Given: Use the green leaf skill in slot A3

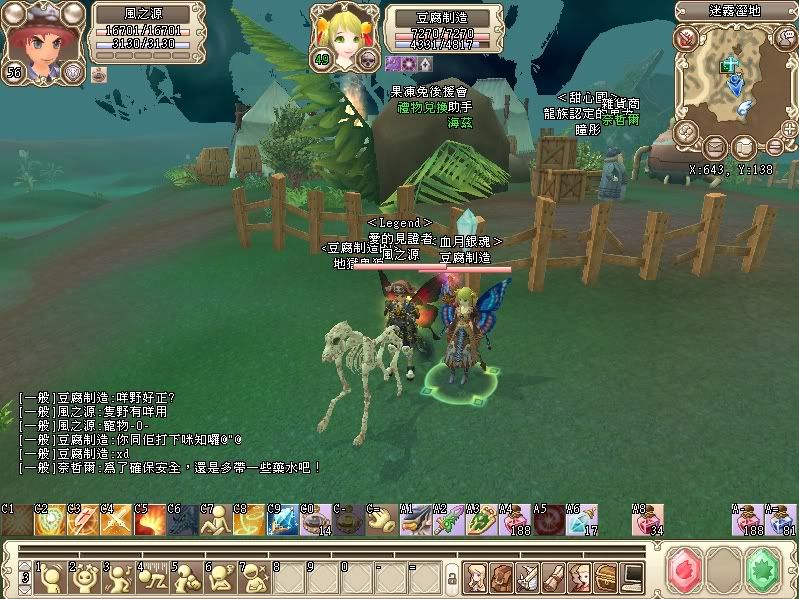Looking at the screenshot, I should [x=480, y=520].
